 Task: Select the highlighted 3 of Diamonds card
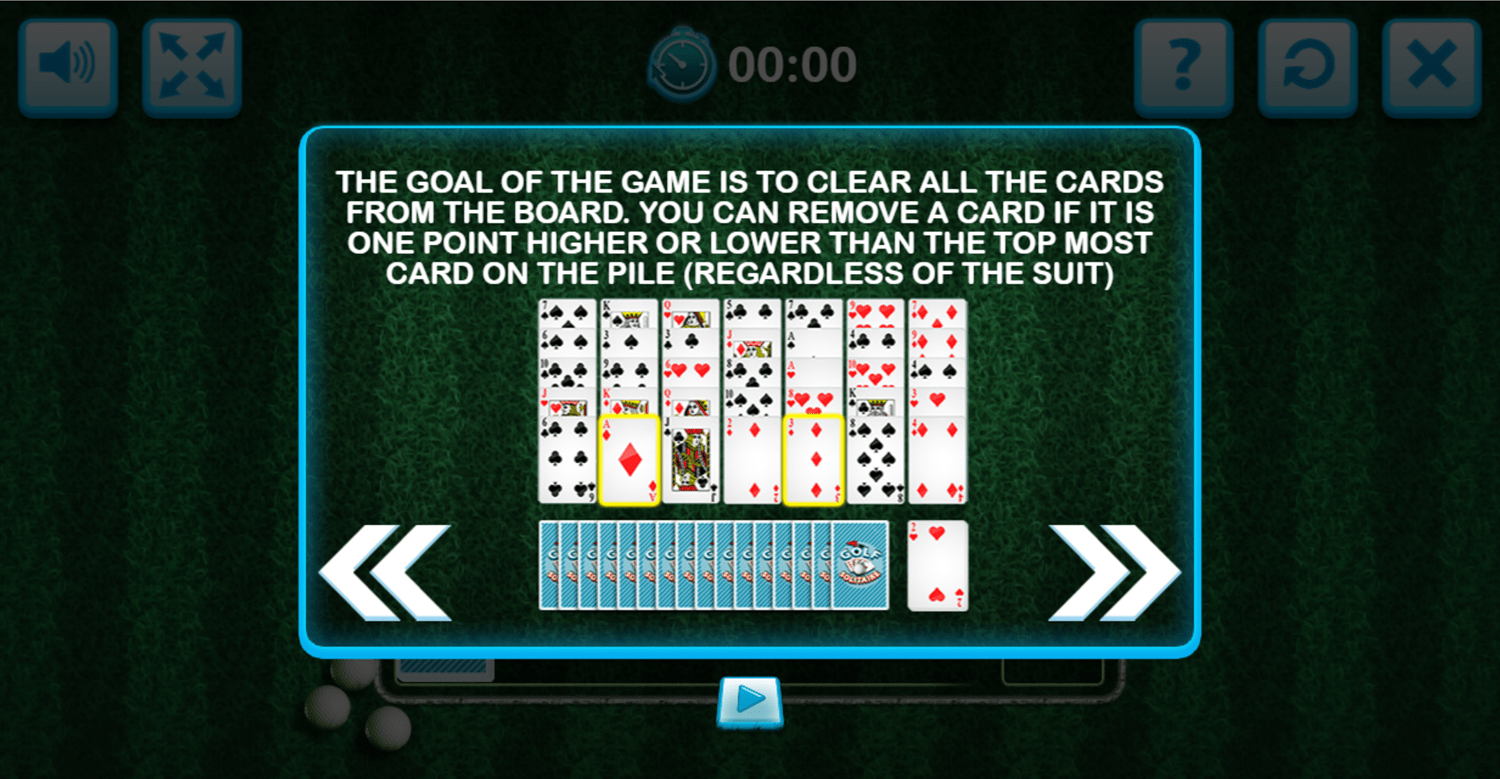(x=812, y=460)
